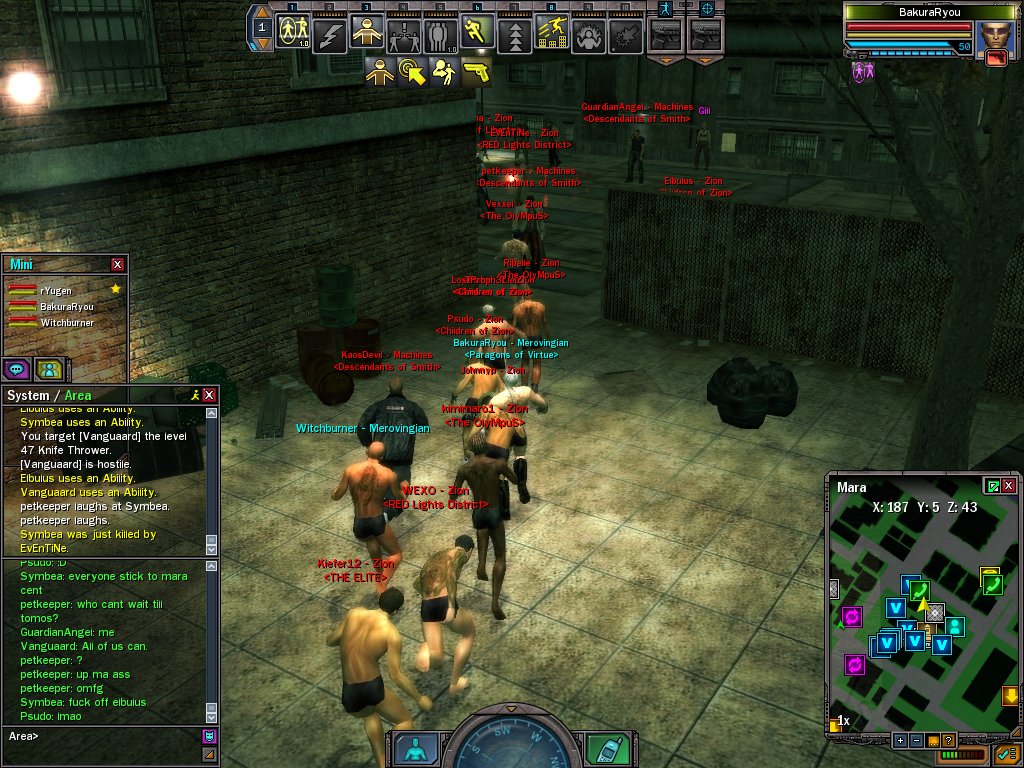Close the System / Area chat window
The width and height of the screenshot is (1024, 768).
[x=209, y=396]
